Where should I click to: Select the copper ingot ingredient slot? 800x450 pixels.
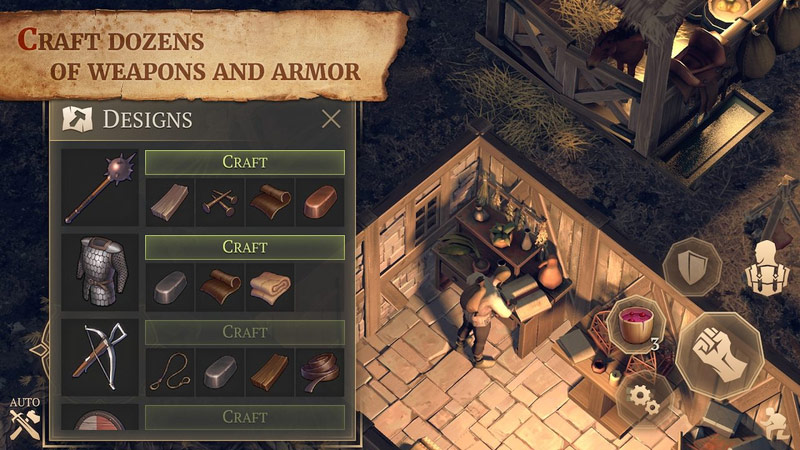click(321, 203)
